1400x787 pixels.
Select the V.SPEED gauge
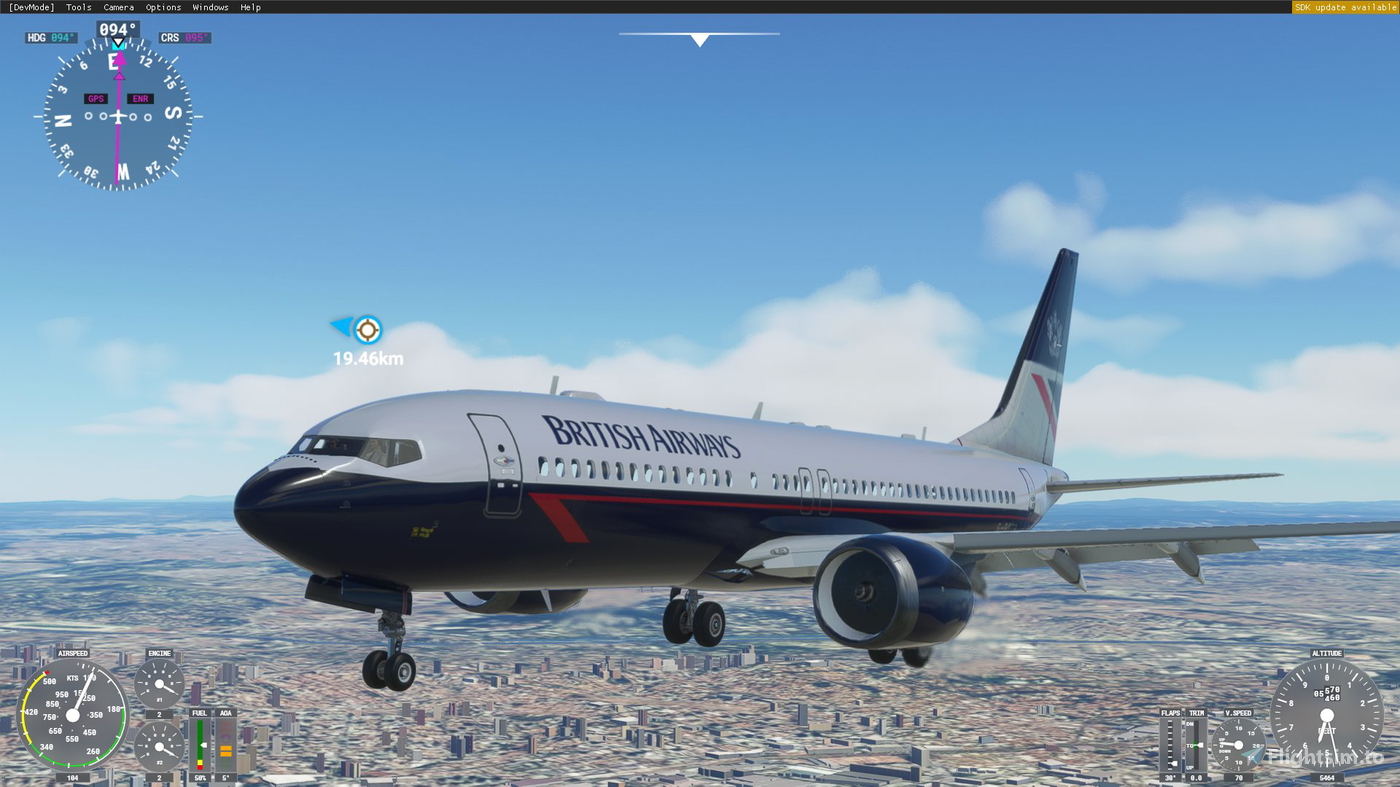click(1237, 745)
